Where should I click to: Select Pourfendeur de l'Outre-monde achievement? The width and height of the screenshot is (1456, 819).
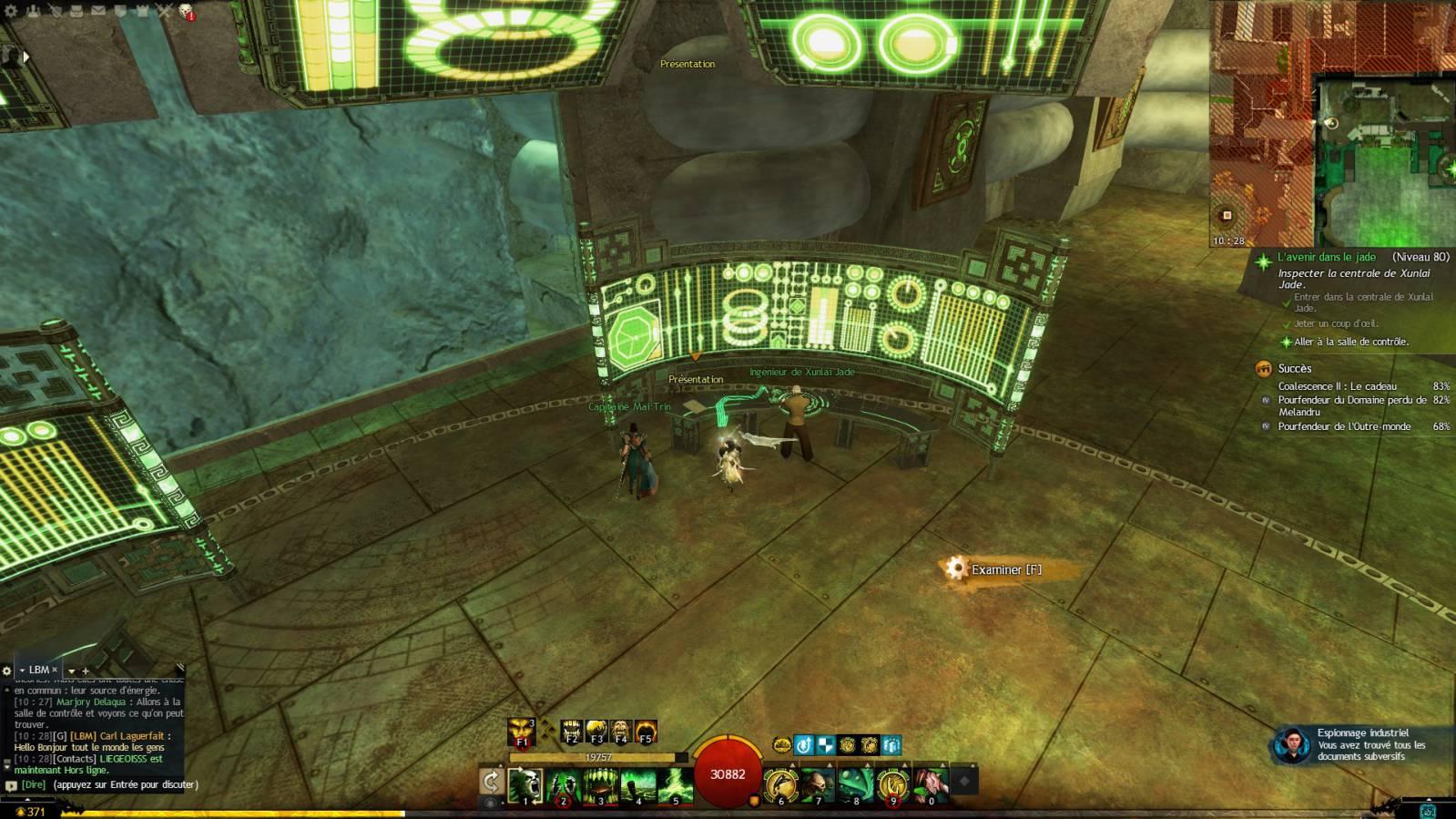(x=1344, y=426)
